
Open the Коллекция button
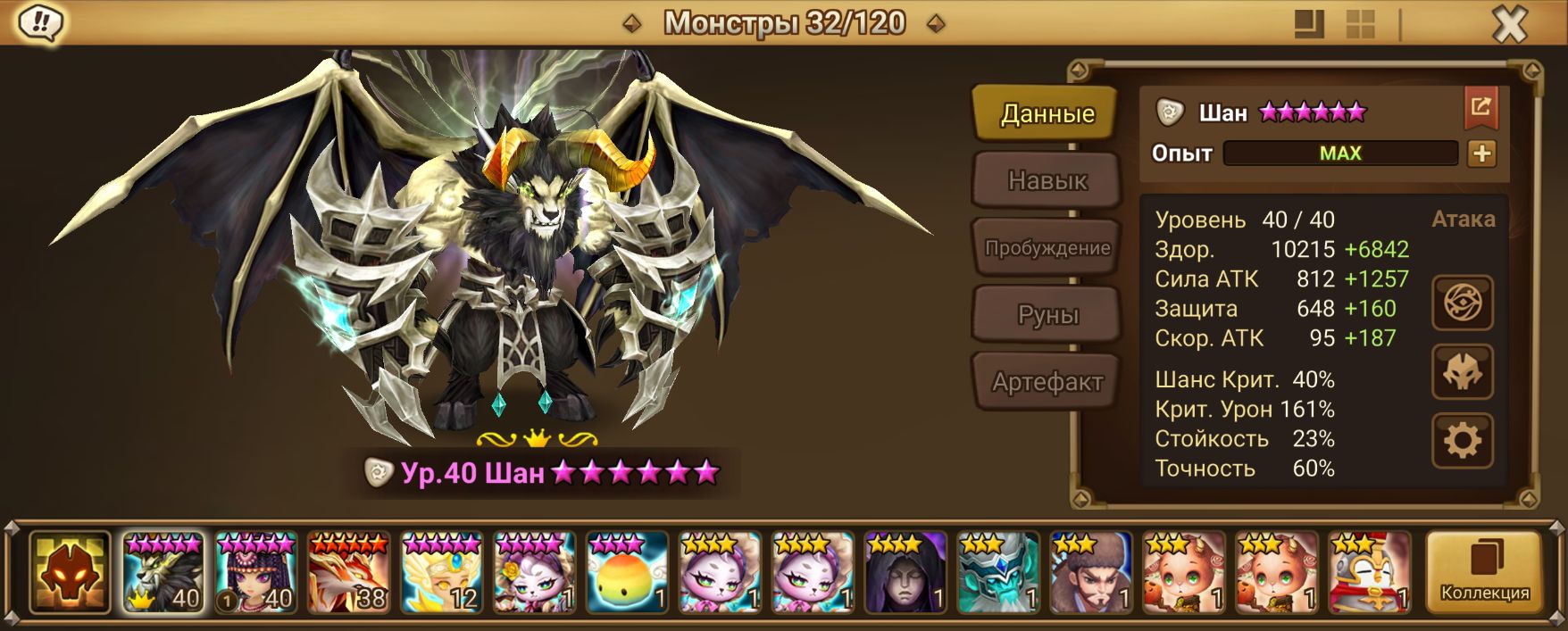pyautogui.click(x=1484, y=572)
